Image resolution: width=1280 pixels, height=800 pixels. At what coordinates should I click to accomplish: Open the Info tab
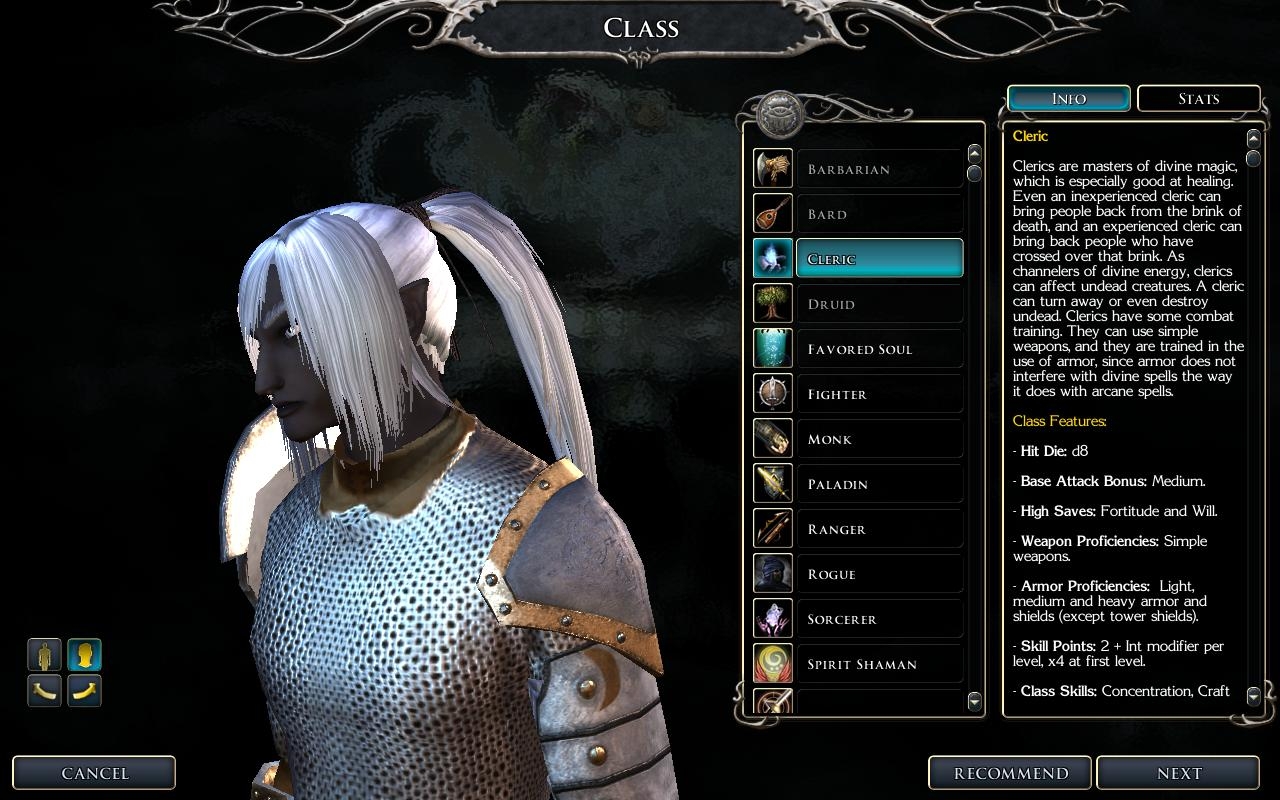[x=1069, y=99]
